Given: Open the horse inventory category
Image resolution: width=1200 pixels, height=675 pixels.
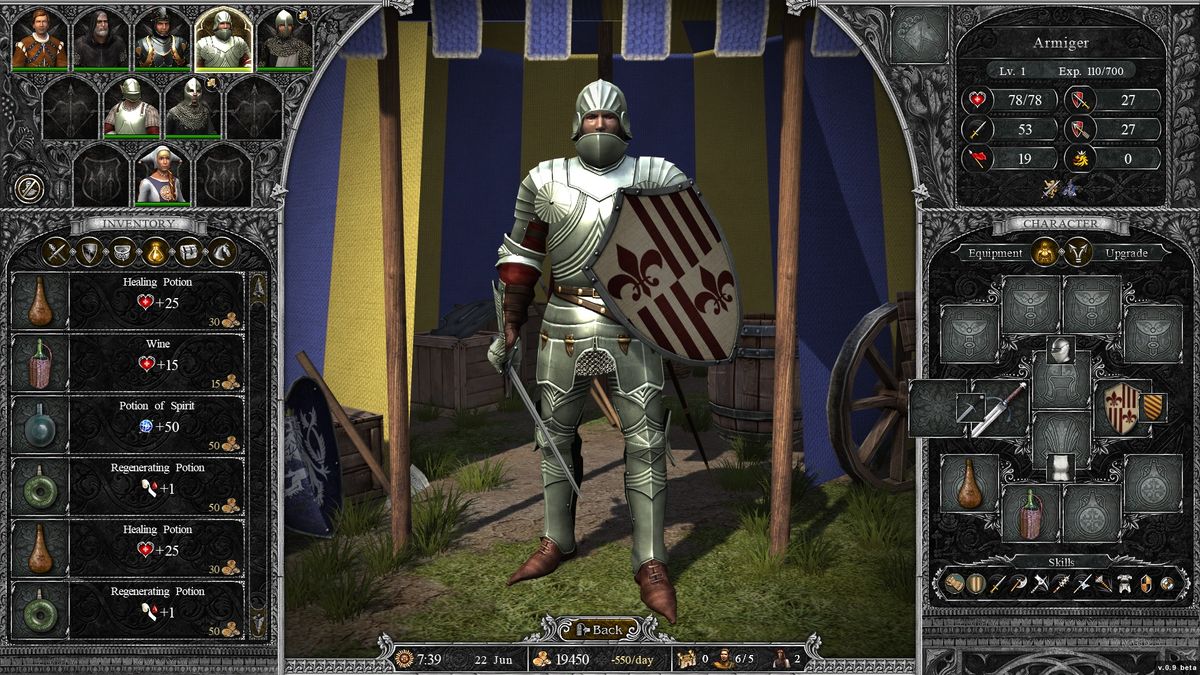Looking at the screenshot, I should click(x=222, y=252).
